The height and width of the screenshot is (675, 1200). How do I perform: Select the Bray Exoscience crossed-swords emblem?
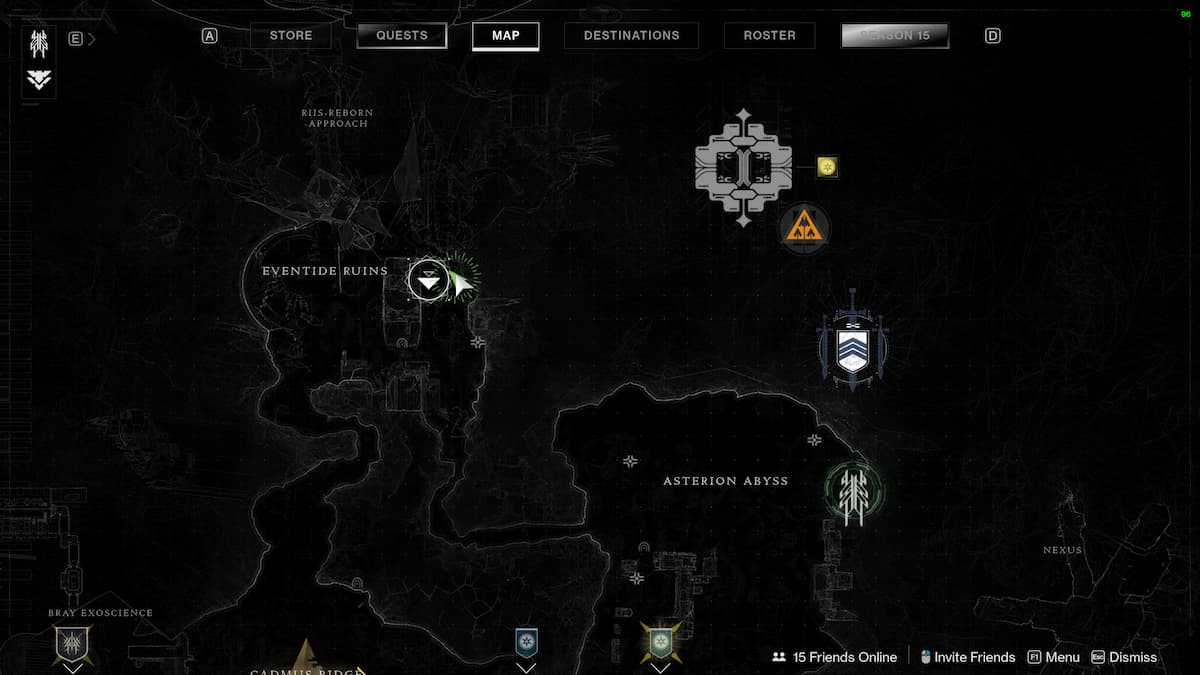72,643
